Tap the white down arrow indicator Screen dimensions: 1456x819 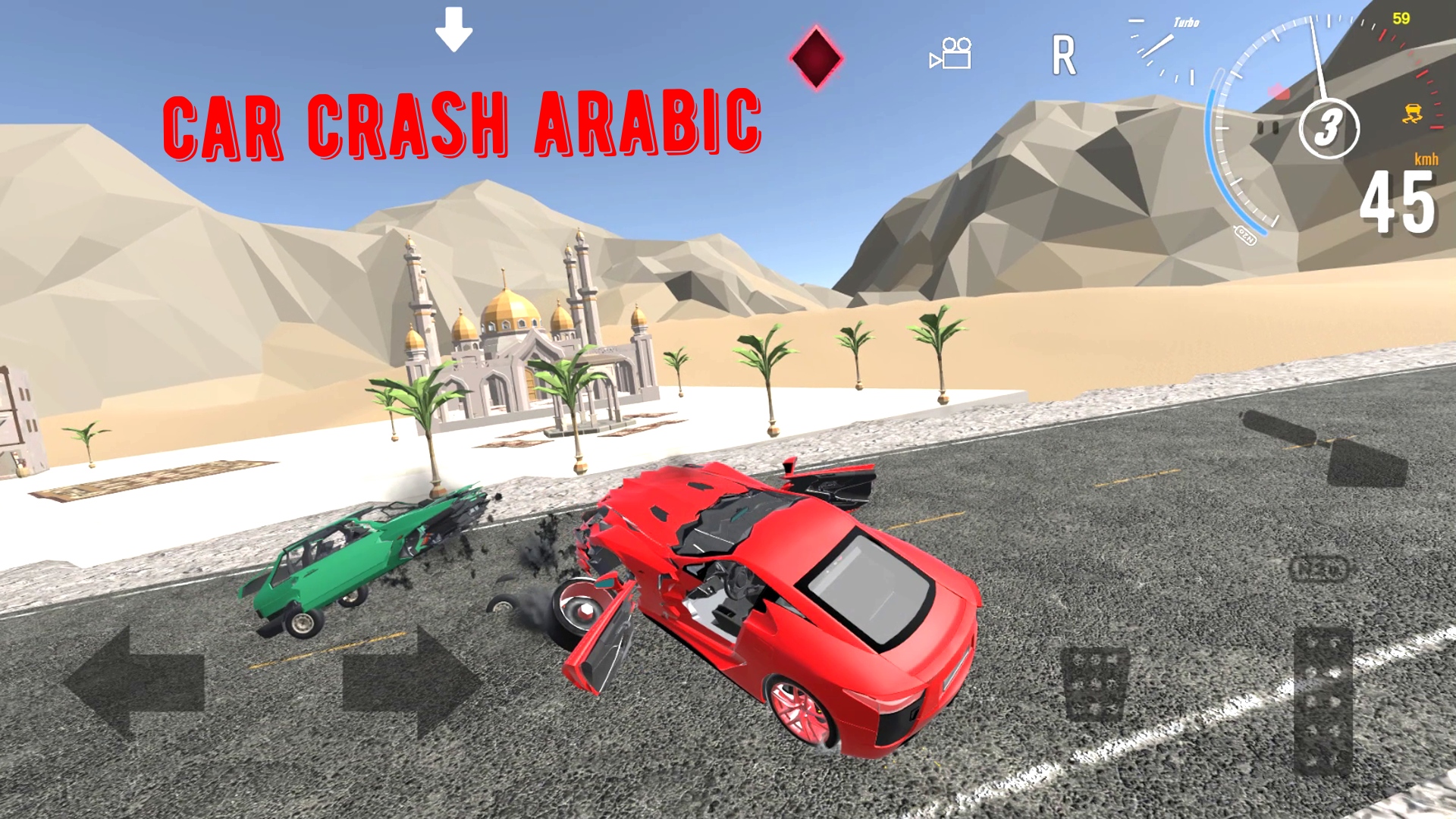tap(453, 30)
